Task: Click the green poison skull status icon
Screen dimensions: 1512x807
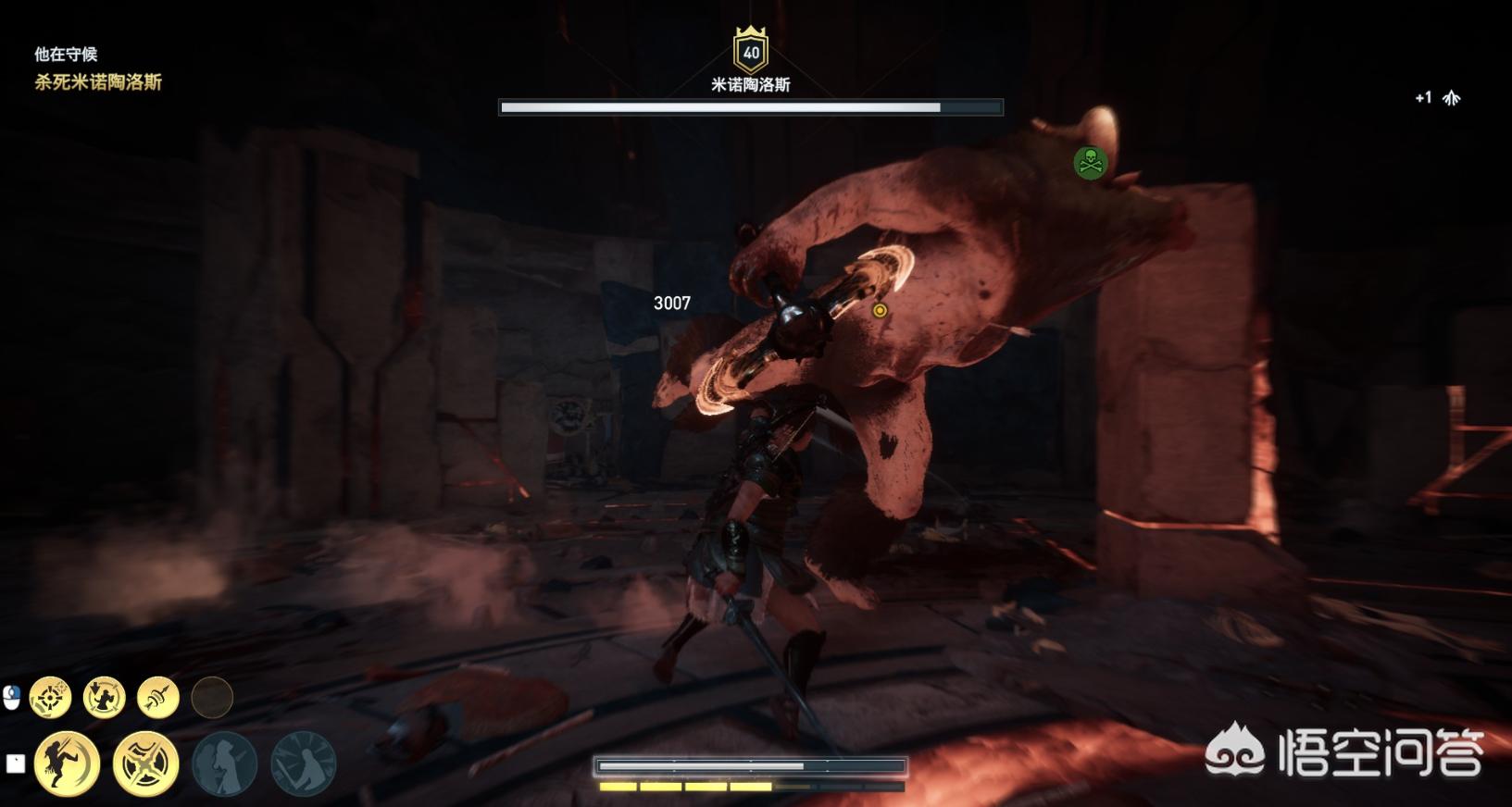Action: [x=1090, y=163]
